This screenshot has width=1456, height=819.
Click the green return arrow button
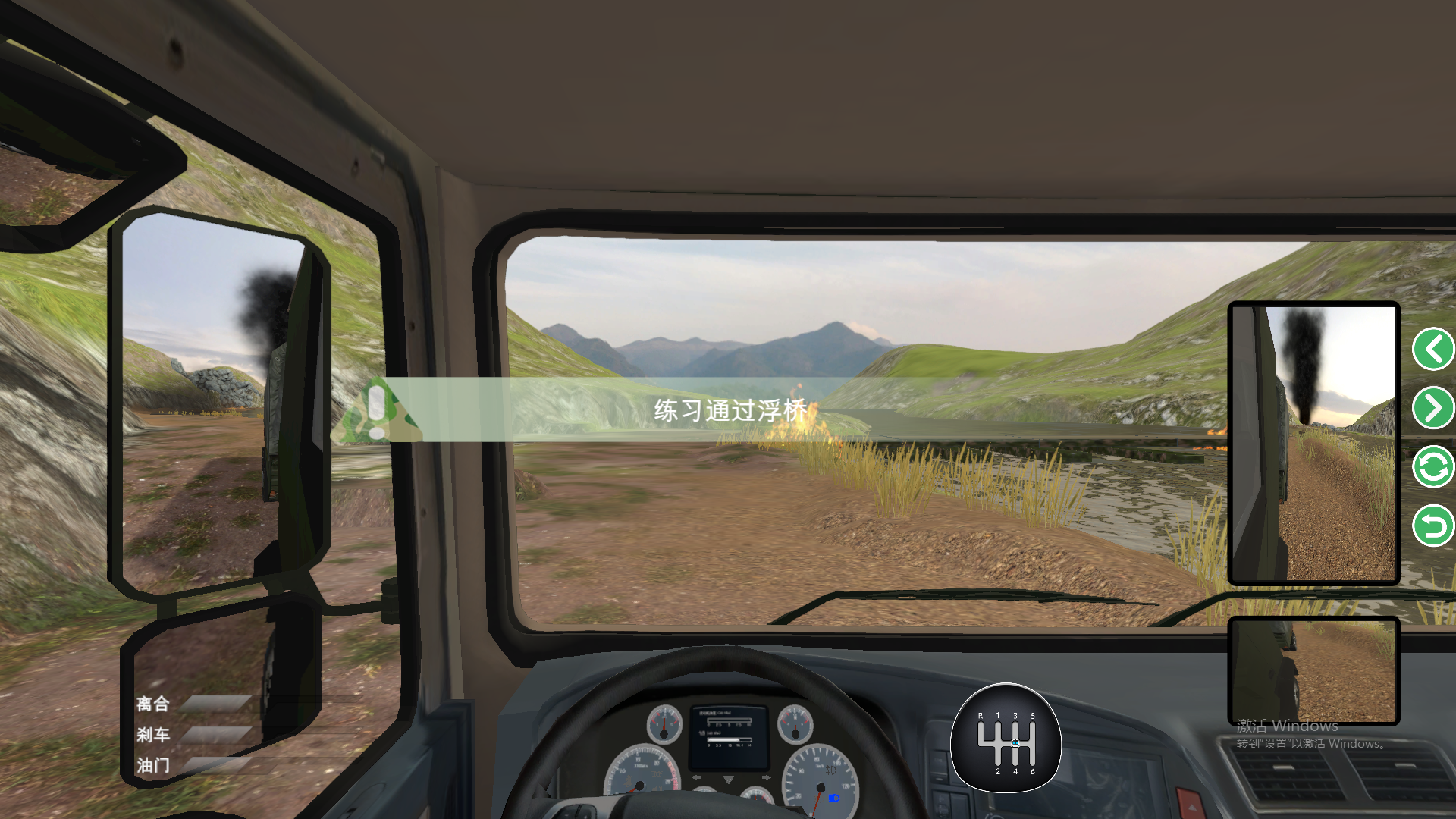(x=1432, y=526)
